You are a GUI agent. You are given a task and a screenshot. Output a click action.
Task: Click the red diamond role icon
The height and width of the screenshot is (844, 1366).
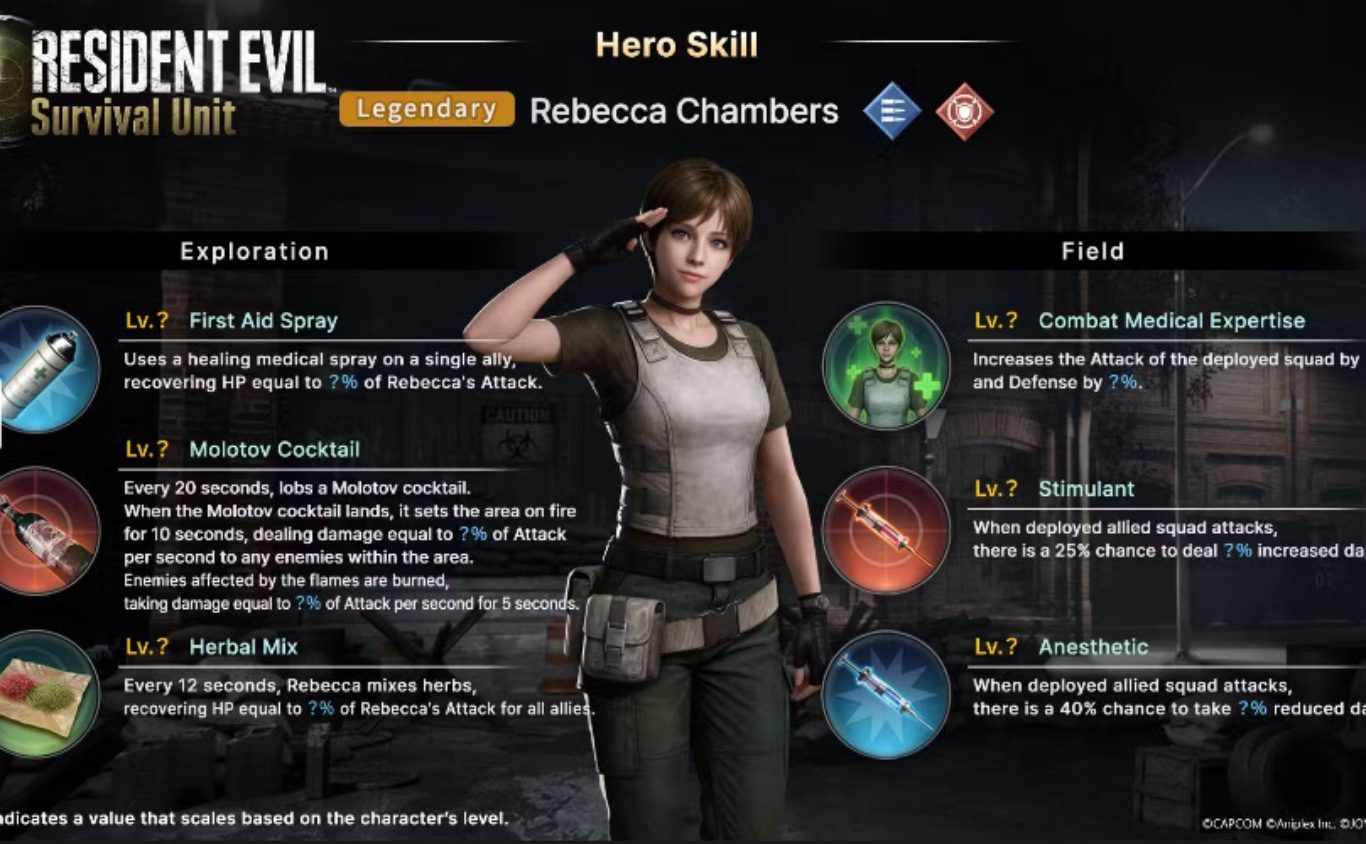point(964,111)
